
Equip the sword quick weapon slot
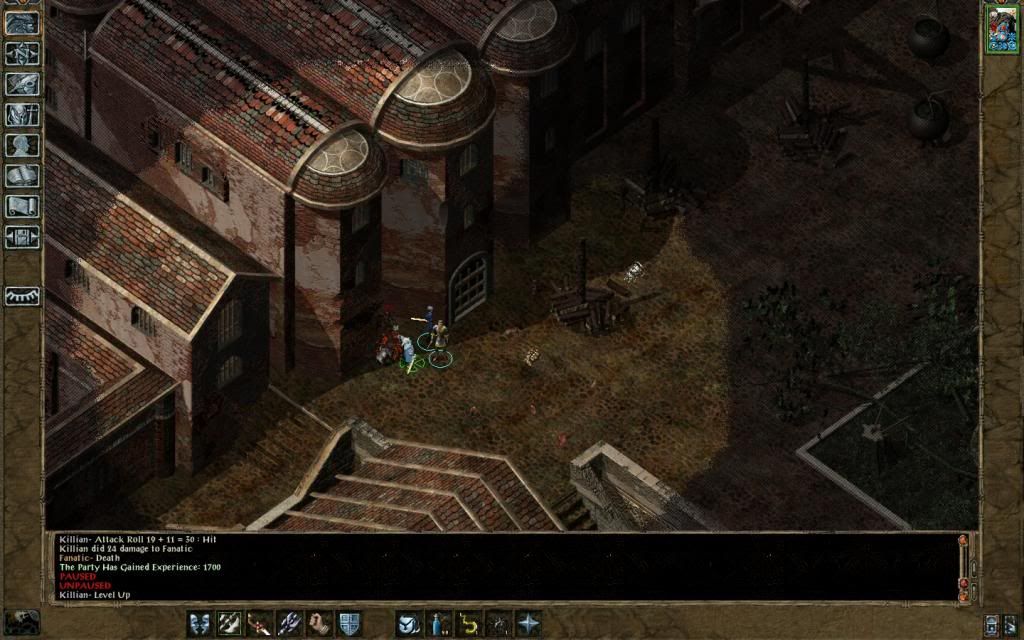pyautogui.click(x=260, y=624)
